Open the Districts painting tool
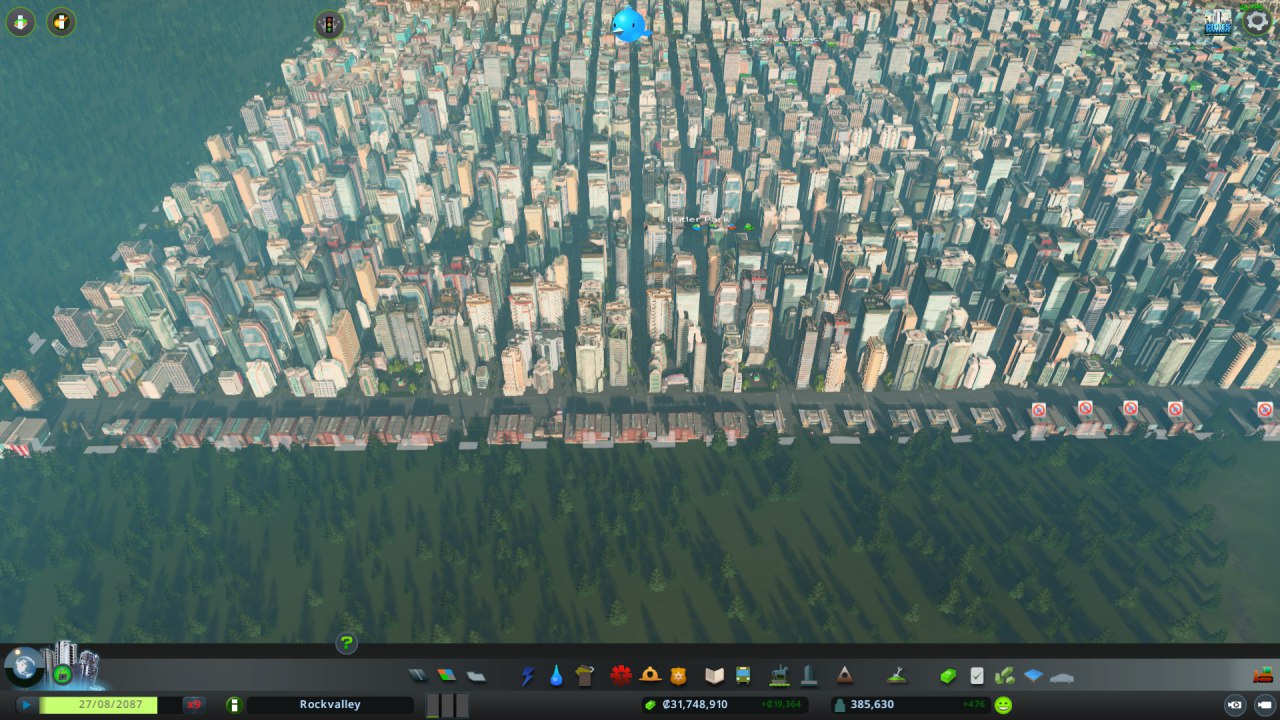Viewport: 1280px width, 720px height. coord(476,676)
